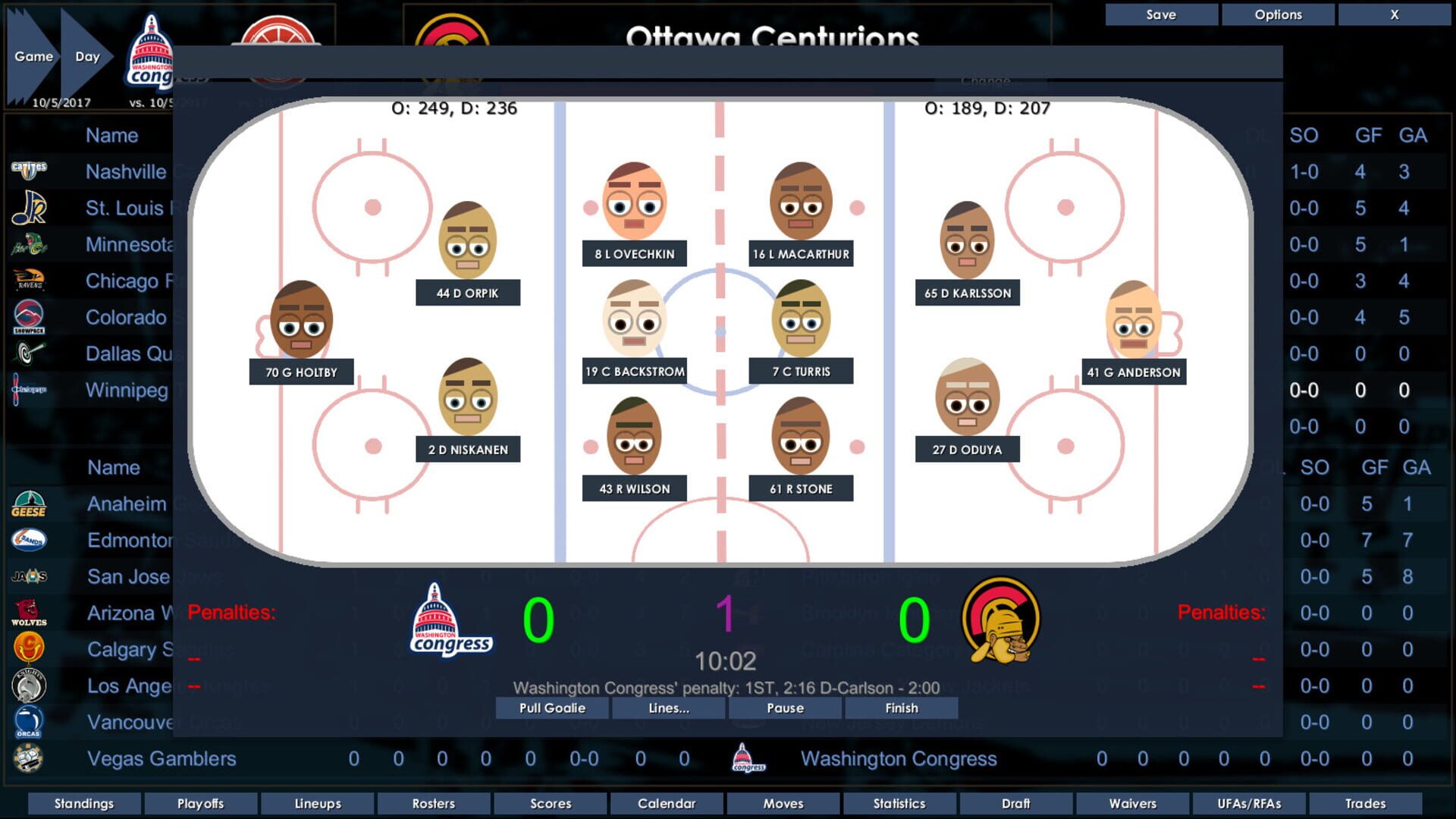Screen dimensions: 1456x819
Task: Click Finish to end the simulation
Action: [900, 708]
